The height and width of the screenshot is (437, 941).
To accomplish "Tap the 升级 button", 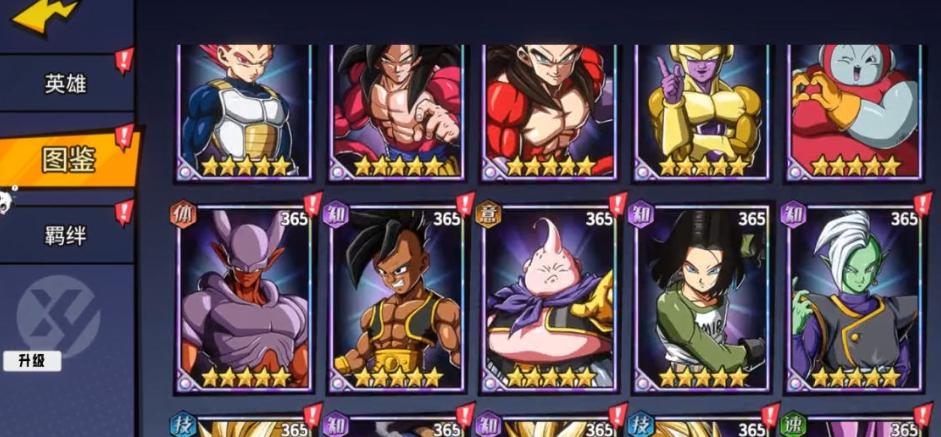I will click(x=32, y=360).
